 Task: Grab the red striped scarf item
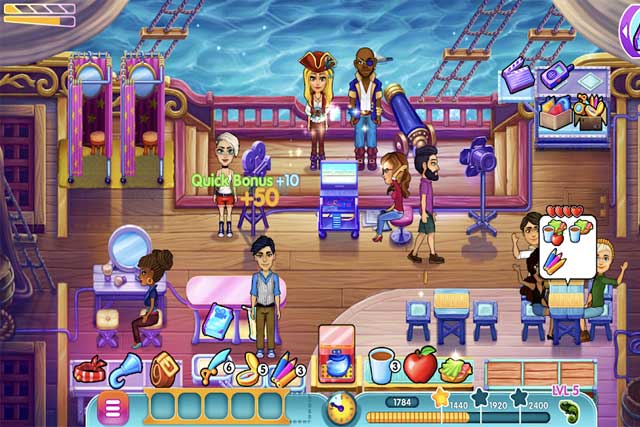click(90, 368)
